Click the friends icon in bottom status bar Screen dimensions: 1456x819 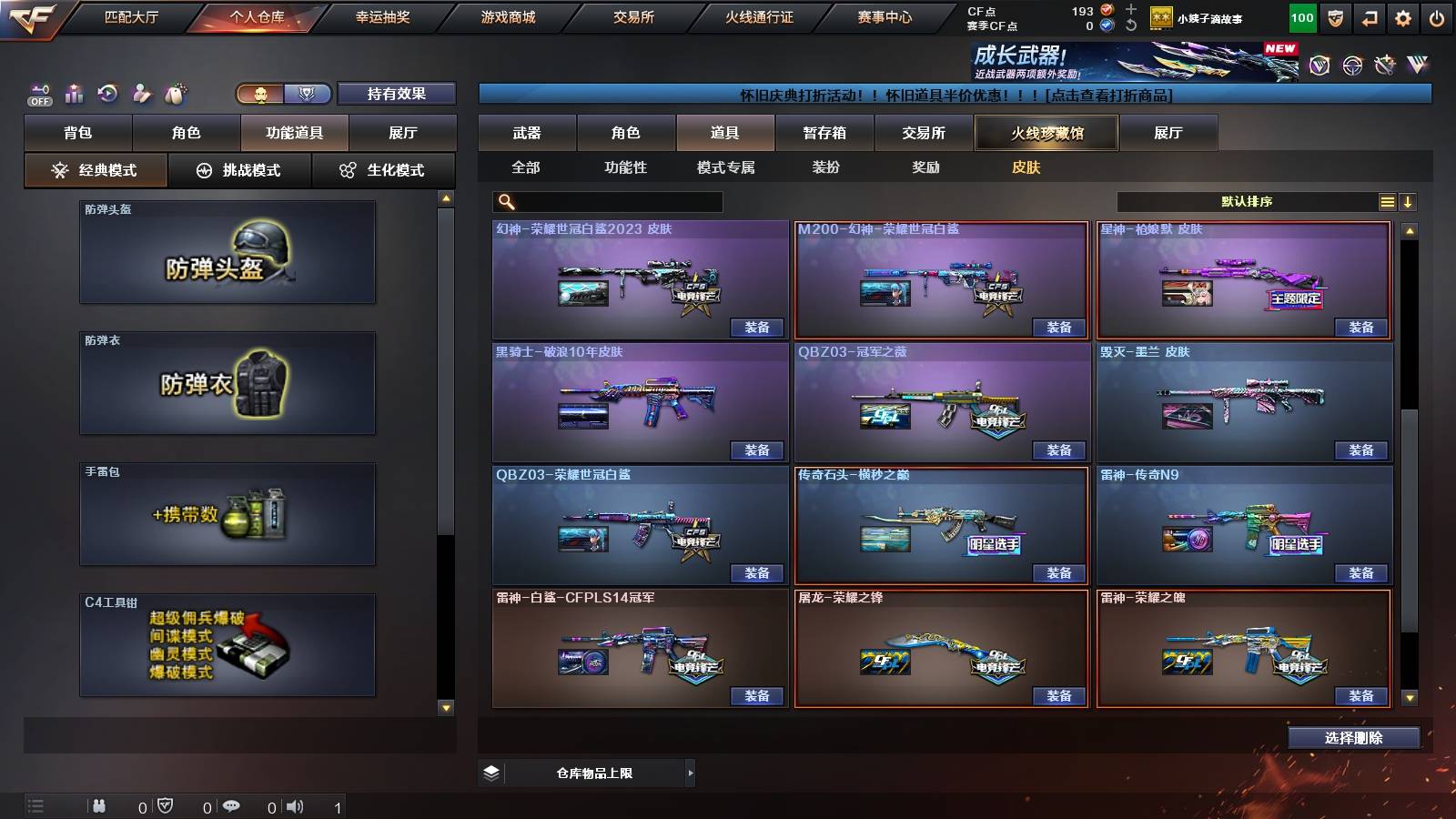click(100, 805)
